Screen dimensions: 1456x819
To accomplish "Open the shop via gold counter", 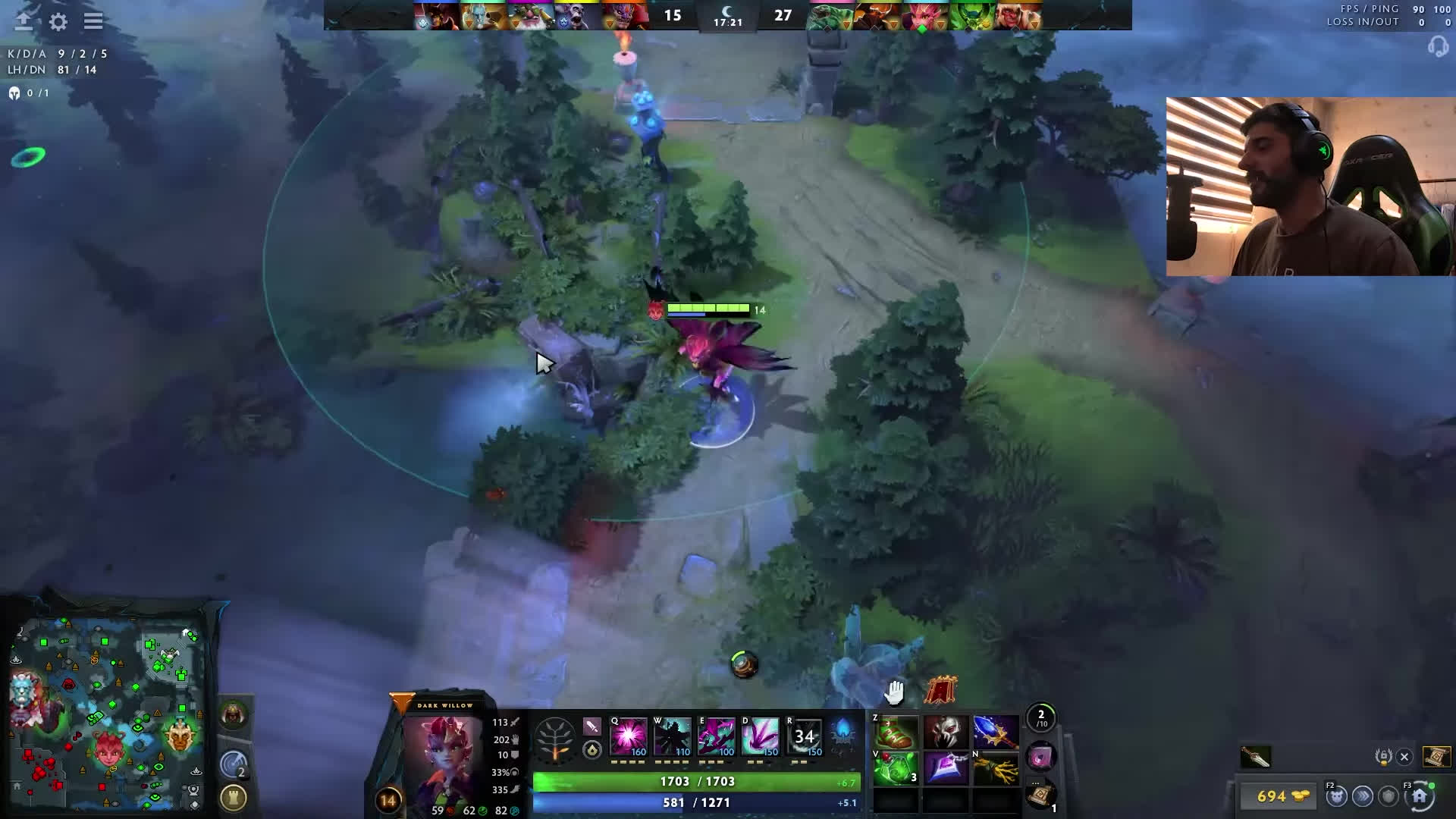I will tap(1280, 796).
